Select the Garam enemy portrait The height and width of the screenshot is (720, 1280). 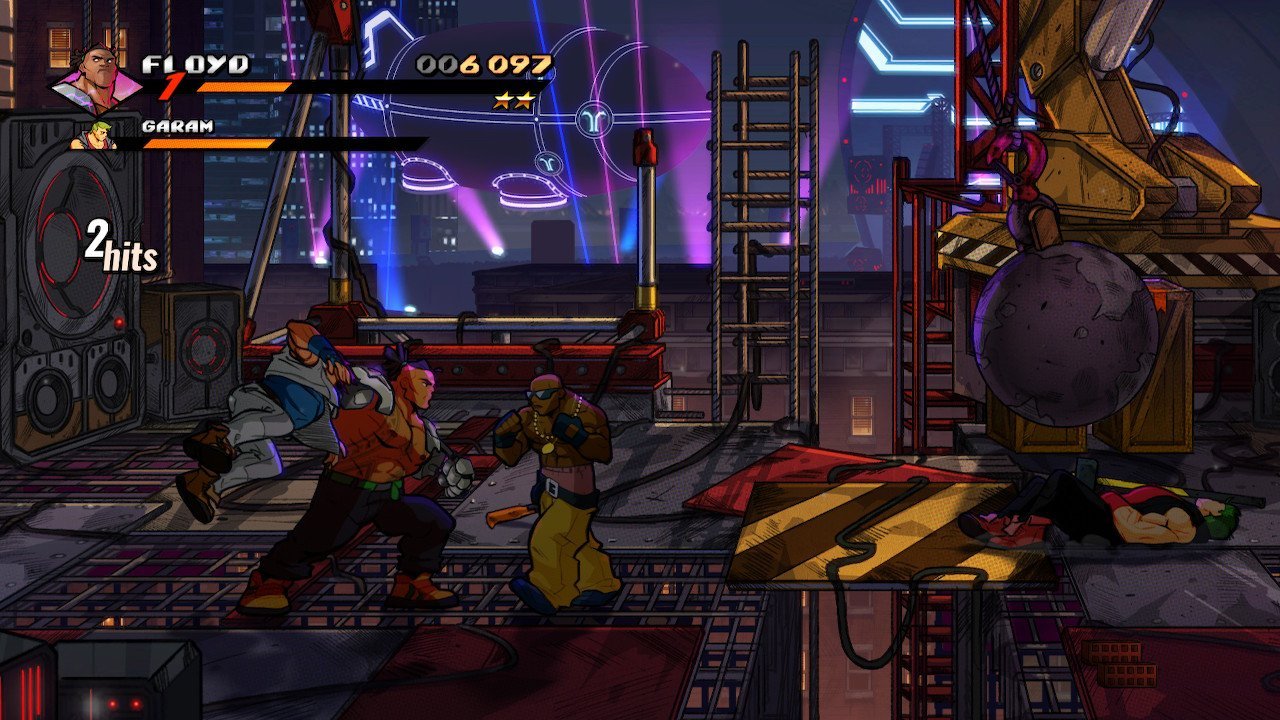93,136
